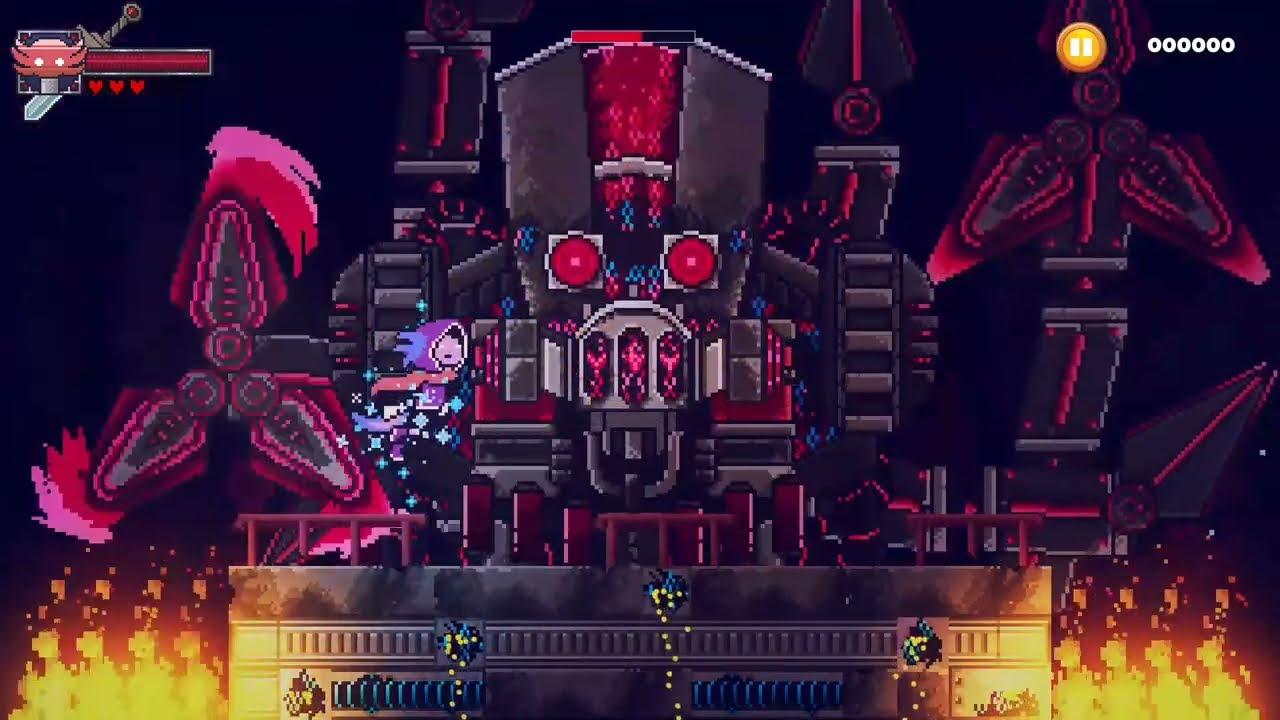The height and width of the screenshot is (720, 1280).
Task: Click the pause button top right
Action: pos(1083,45)
